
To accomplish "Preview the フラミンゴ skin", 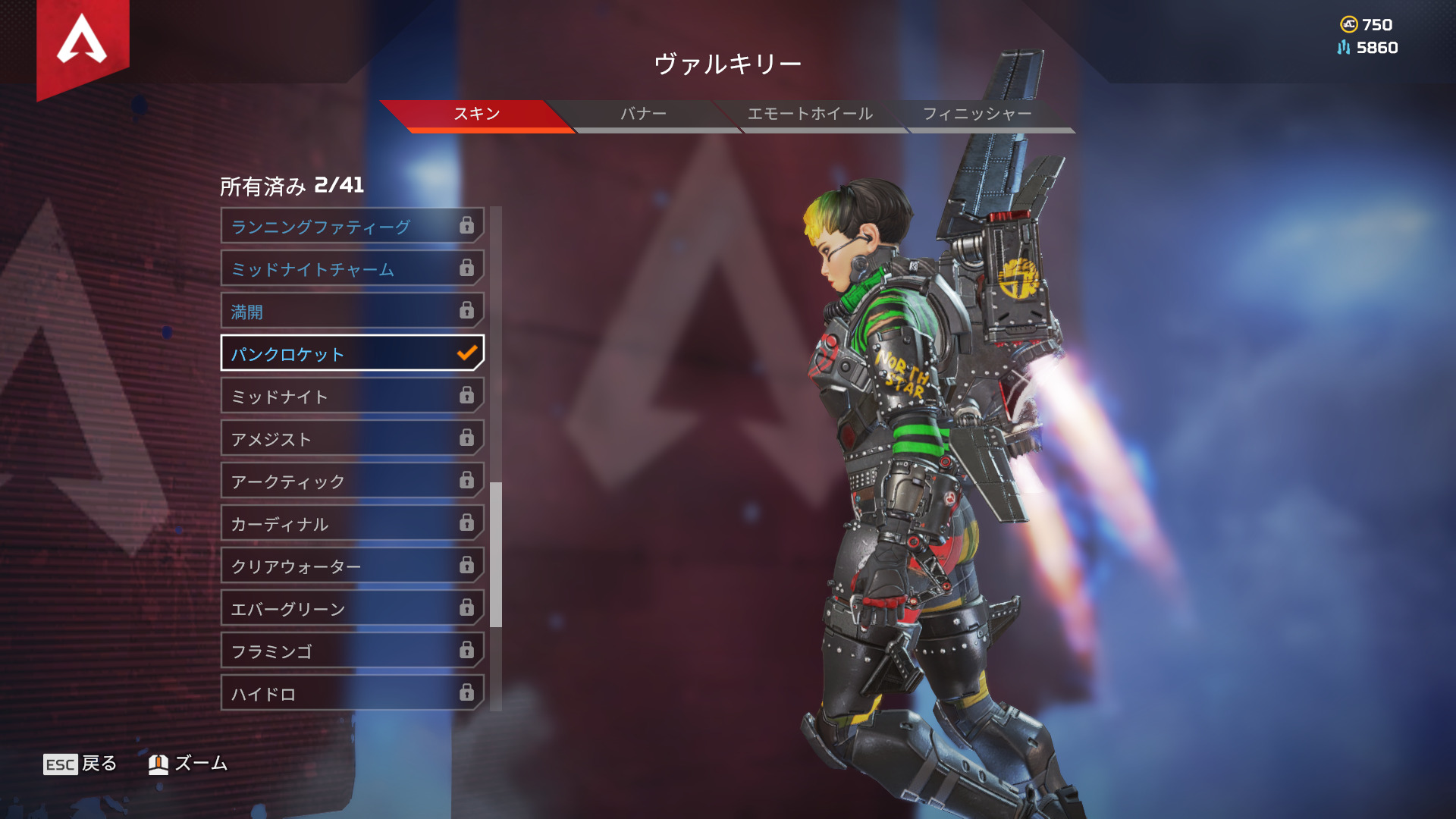I will pos(352,651).
